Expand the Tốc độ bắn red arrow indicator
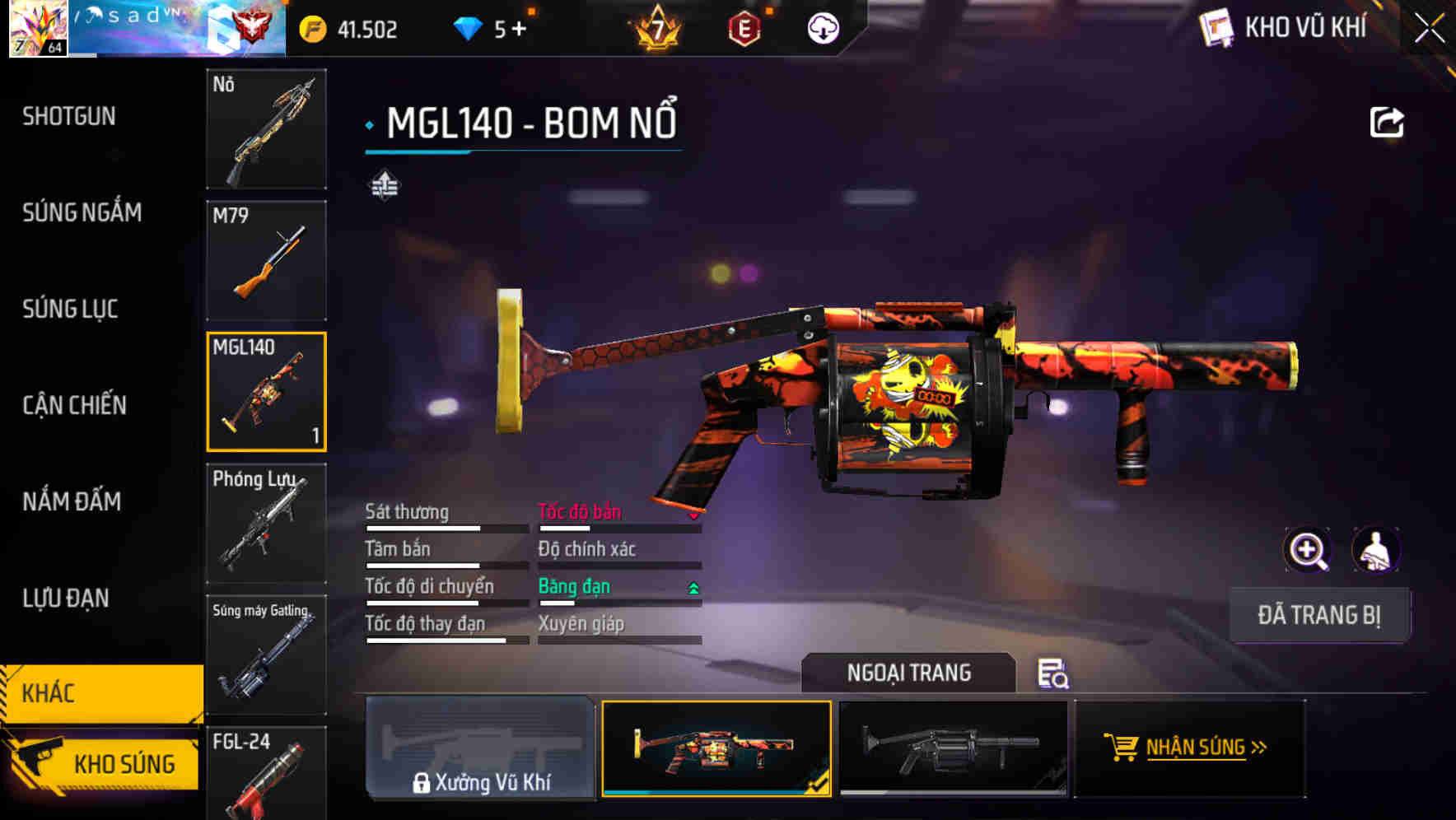The width and height of the screenshot is (1456, 820). tap(693, 517)
